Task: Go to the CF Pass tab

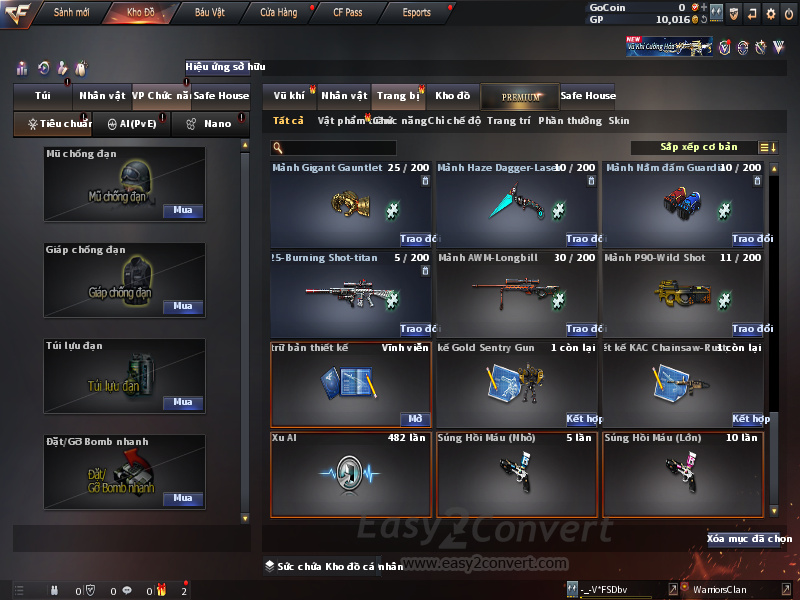Action: [346, 13]
